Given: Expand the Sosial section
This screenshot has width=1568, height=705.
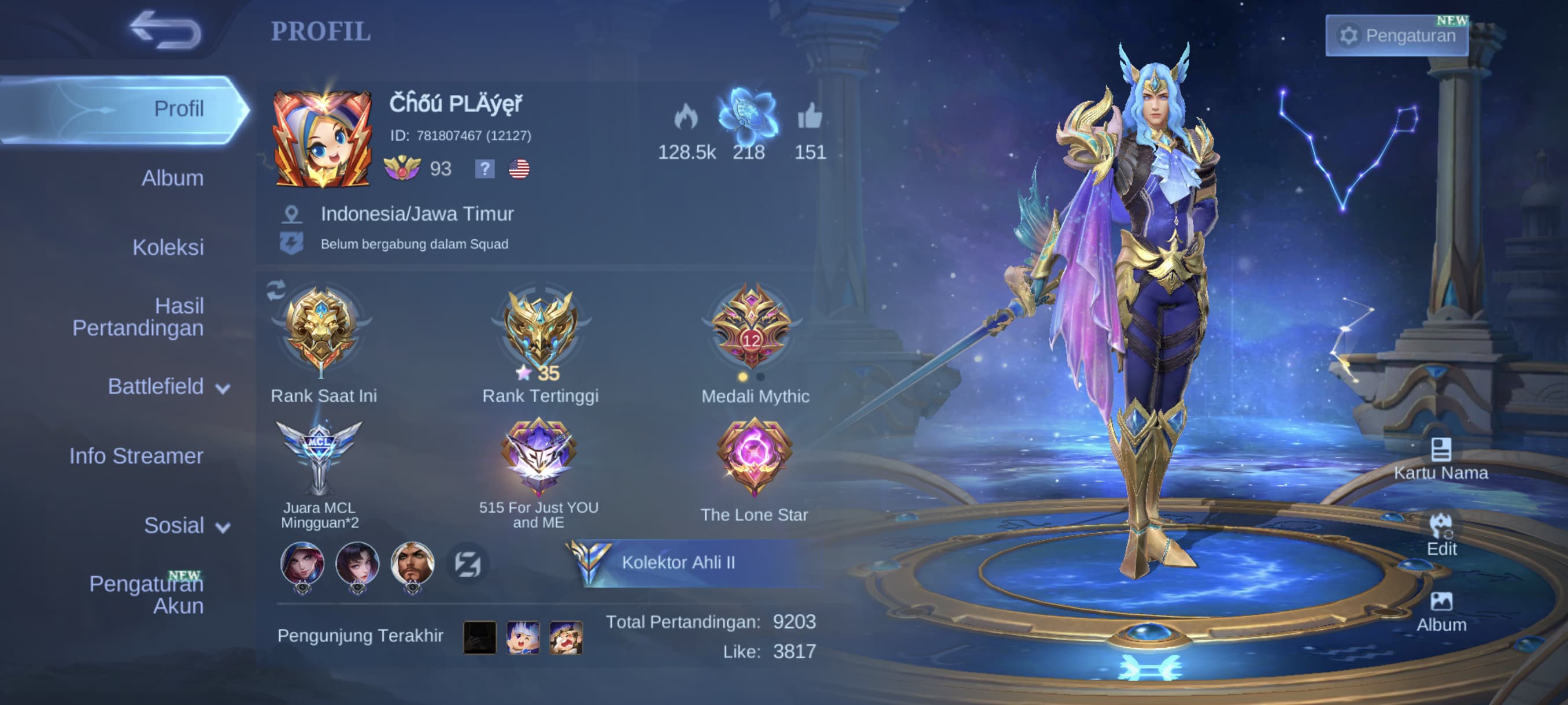Looking at the screenshot, I should click(x=186, y=525).
